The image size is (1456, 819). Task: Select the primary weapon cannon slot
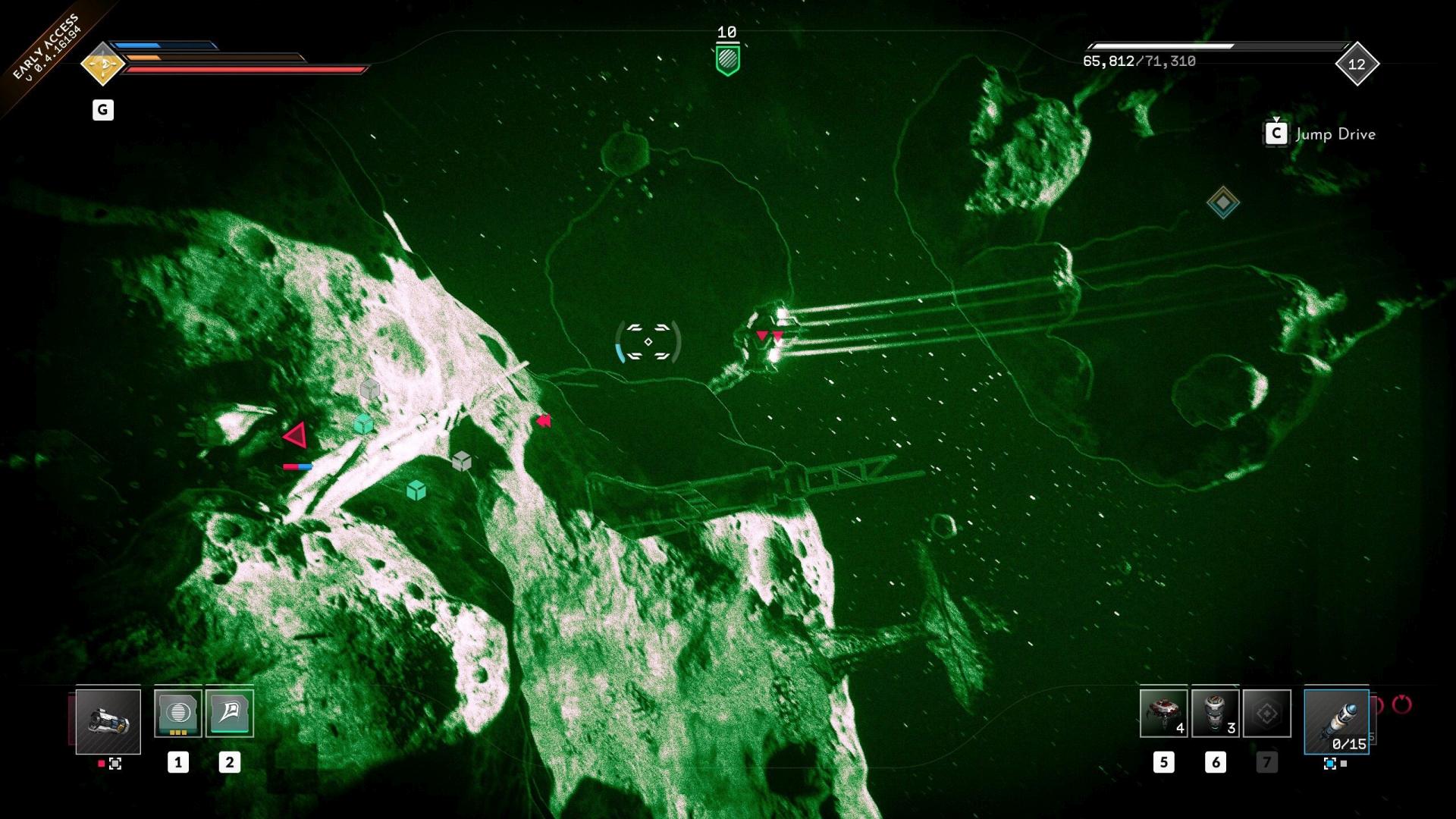click(108, 721)
